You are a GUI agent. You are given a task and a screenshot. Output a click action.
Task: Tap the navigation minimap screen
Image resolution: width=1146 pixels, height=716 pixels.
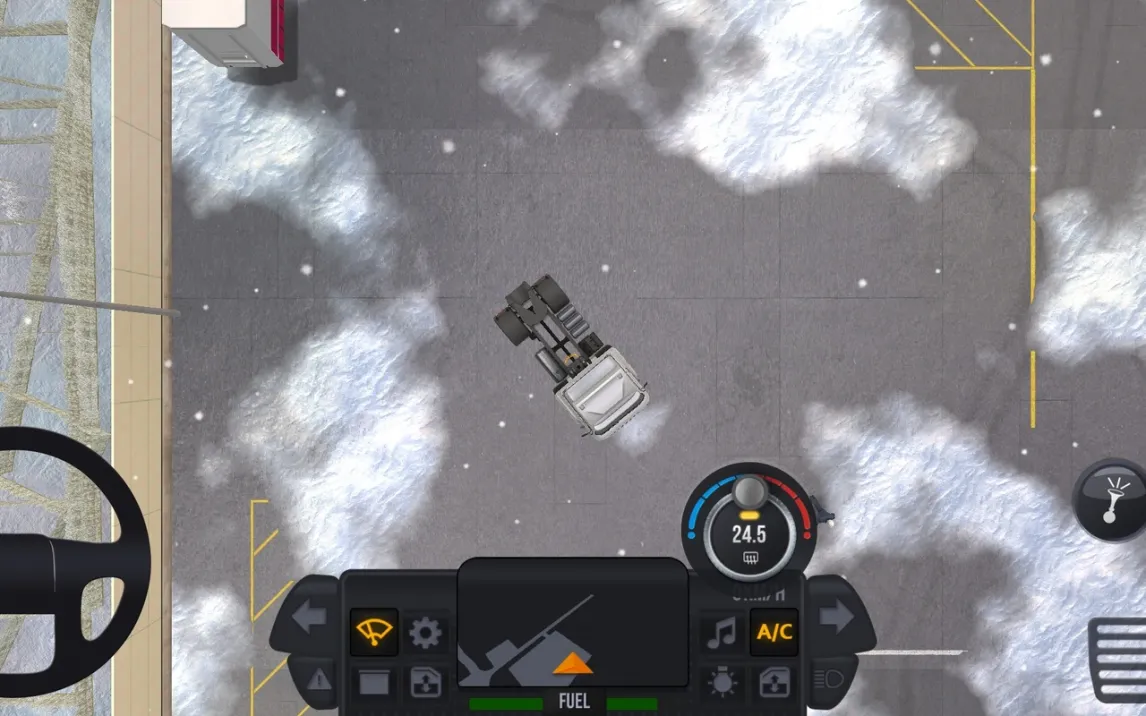click(x=572, y=622)
